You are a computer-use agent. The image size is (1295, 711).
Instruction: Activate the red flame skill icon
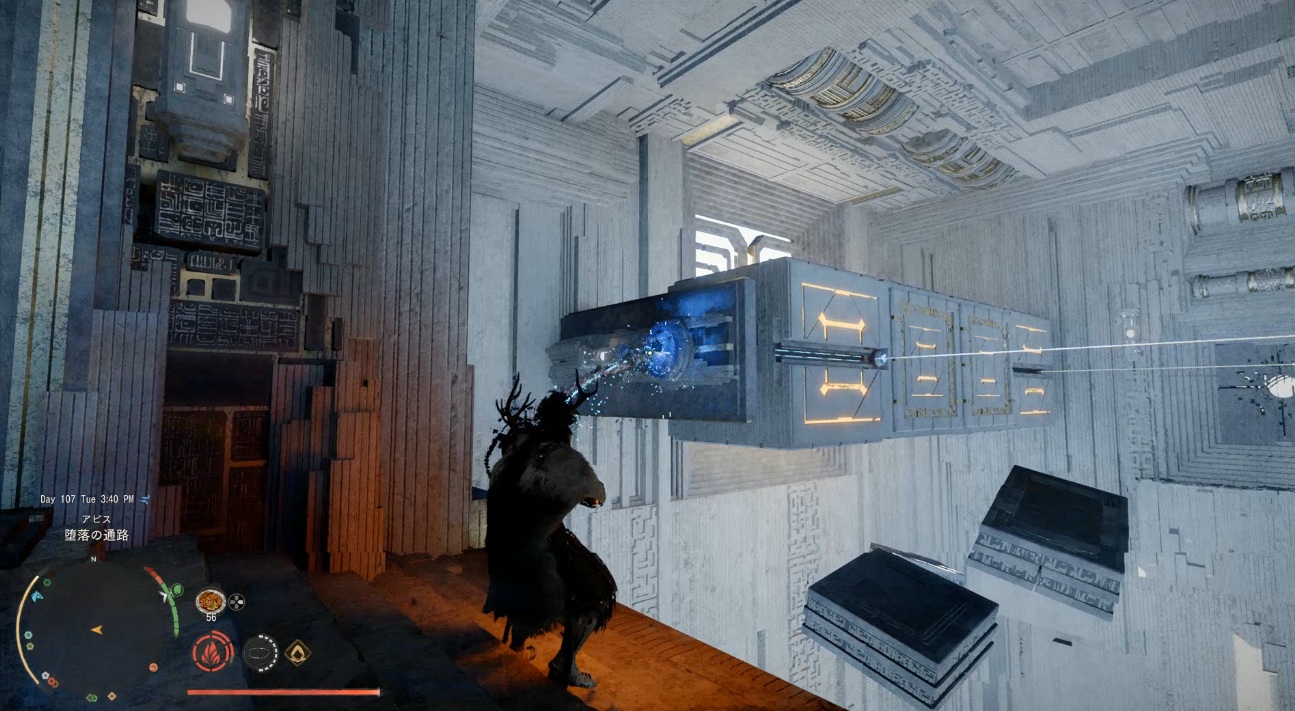pos(212,652)
